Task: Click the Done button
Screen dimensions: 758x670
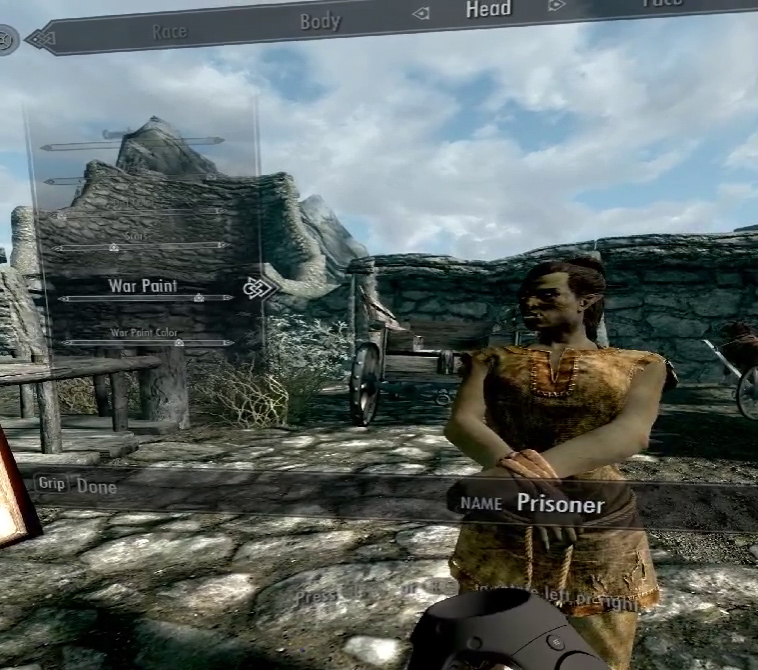Action: 96,487
